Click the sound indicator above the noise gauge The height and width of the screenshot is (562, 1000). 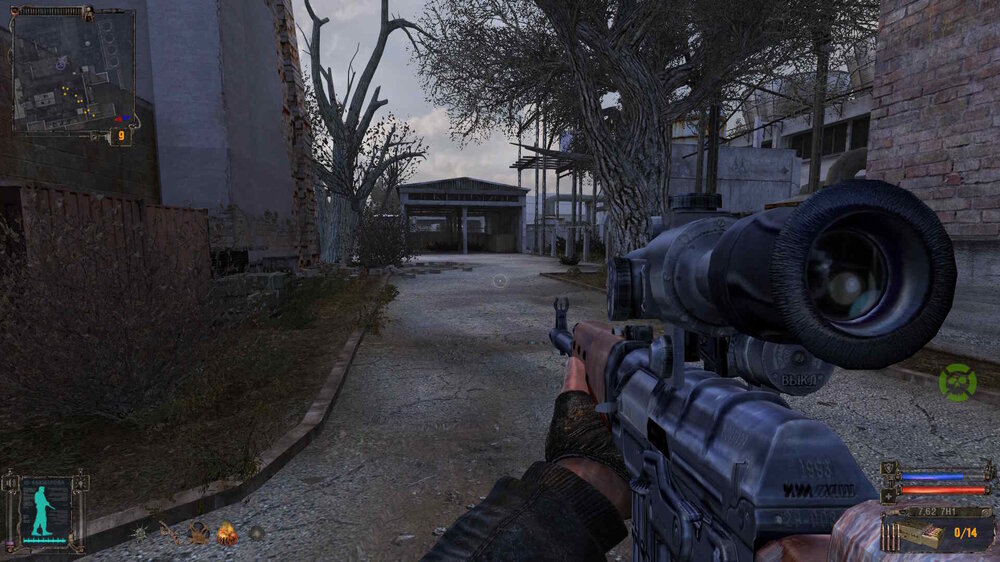point(13,484)
